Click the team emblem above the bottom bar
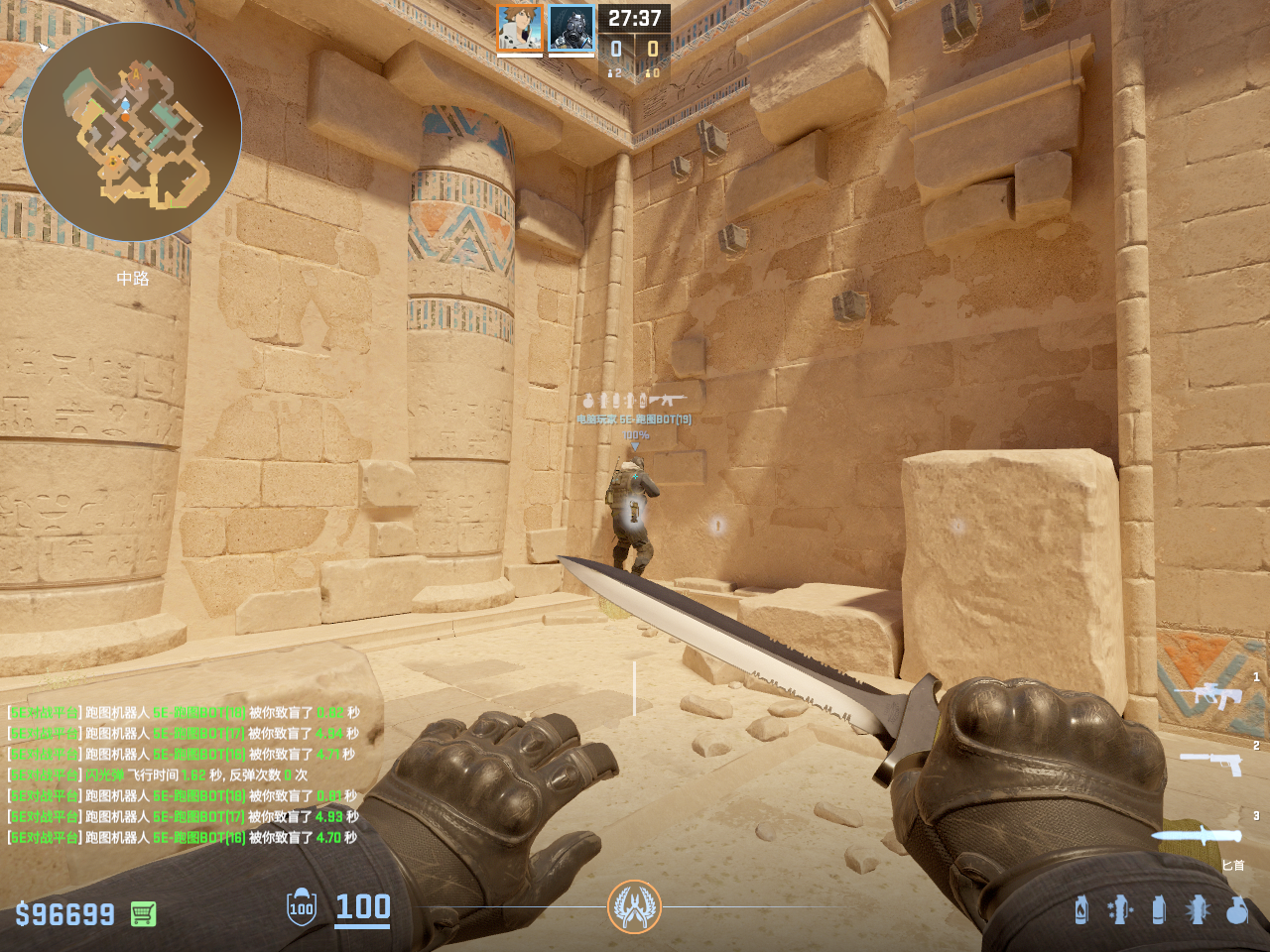 click(x=634, y=906)
